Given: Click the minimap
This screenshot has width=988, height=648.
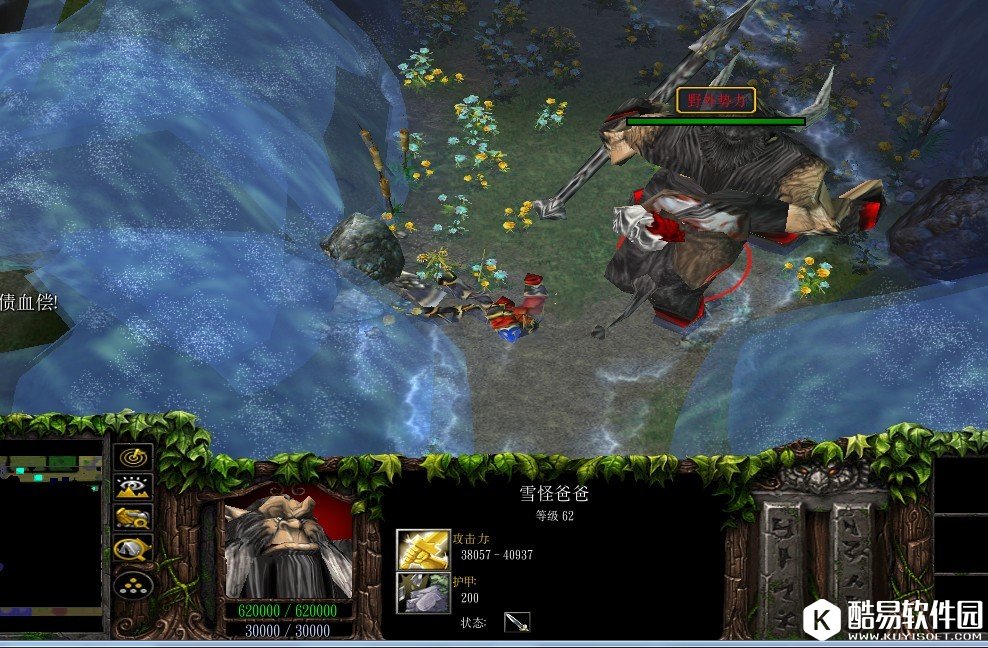Looking at the screenshot, I should tap(50, 535).
